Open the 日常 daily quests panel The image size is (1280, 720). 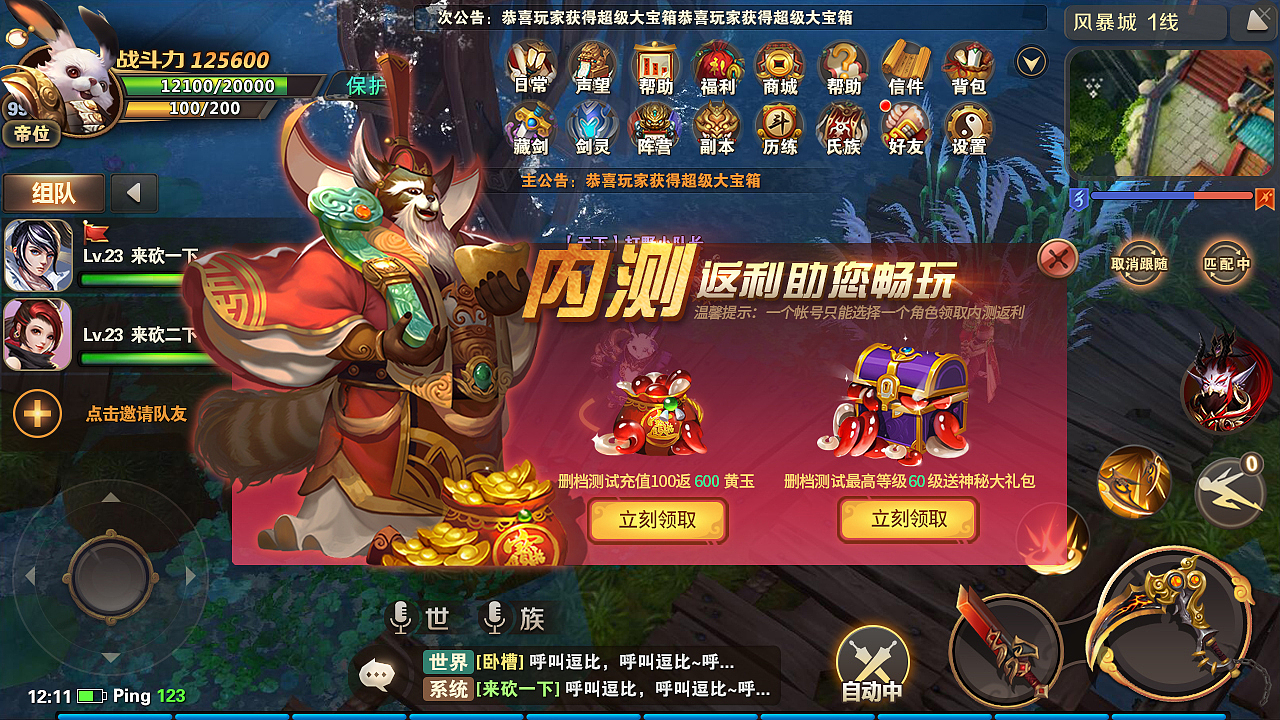(529, 67)
